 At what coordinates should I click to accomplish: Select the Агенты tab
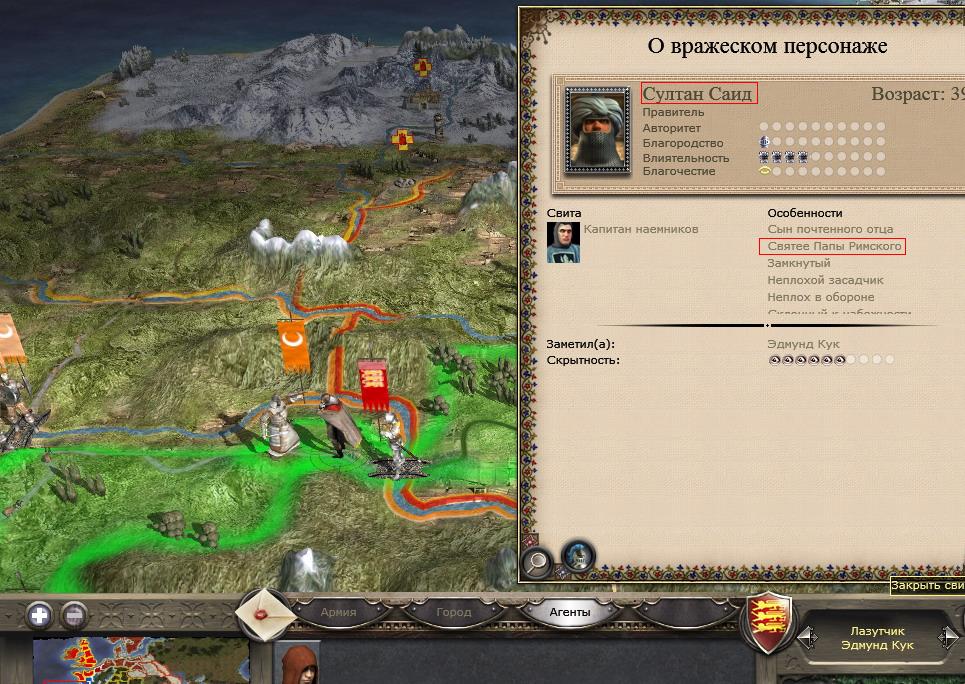point(570,612)
